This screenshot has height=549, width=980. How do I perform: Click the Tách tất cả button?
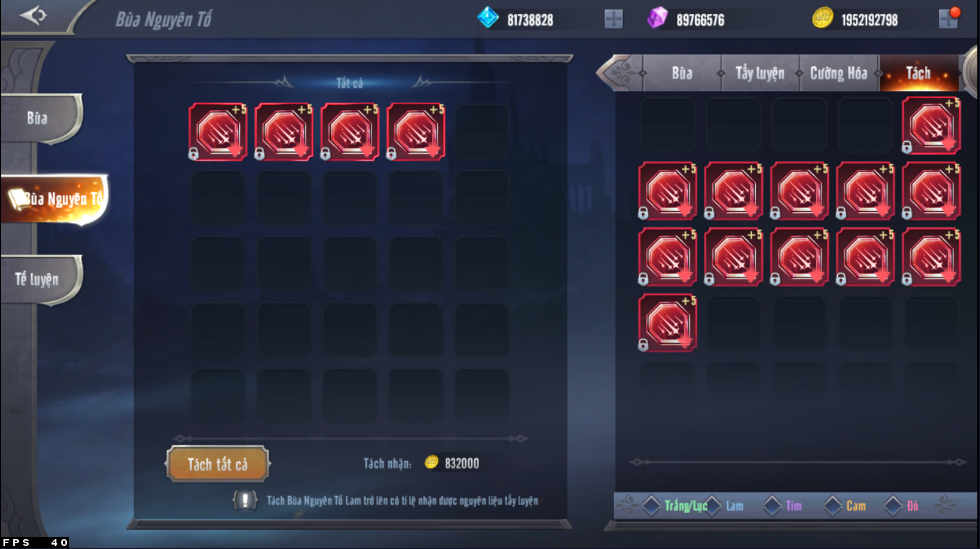click(x=217, y=463)
